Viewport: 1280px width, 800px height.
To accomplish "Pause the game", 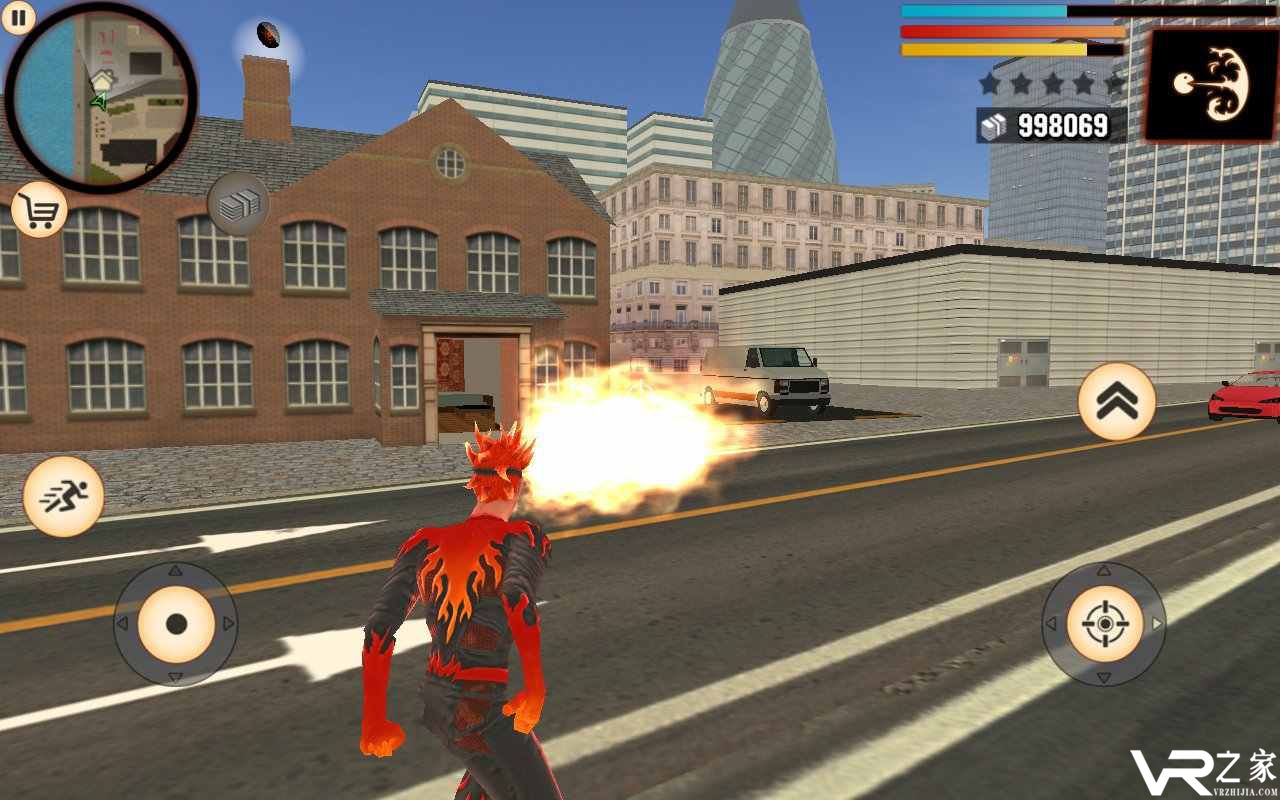I will (18, 16).
